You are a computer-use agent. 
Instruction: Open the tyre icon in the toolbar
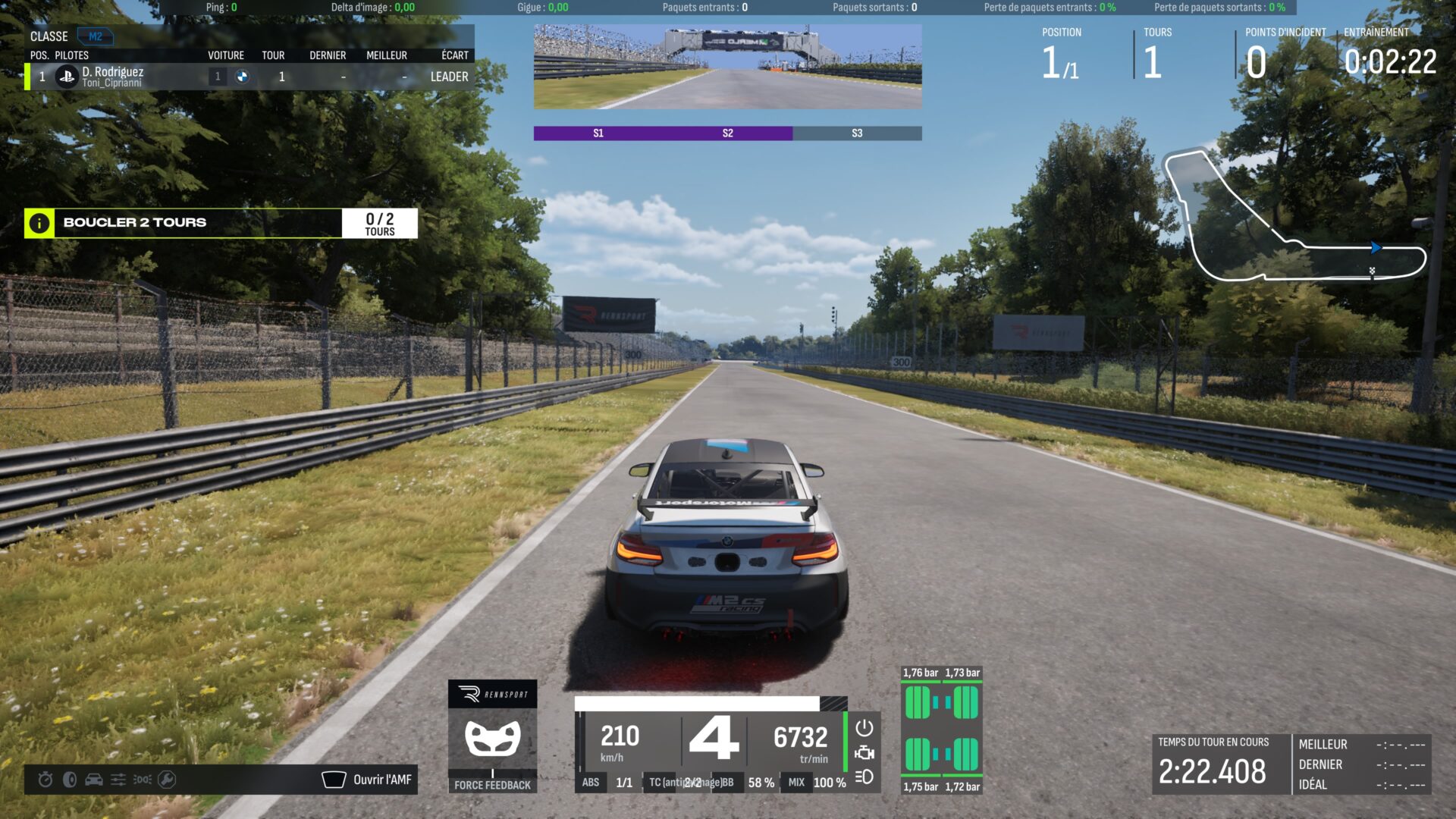(x=70, y=780)
